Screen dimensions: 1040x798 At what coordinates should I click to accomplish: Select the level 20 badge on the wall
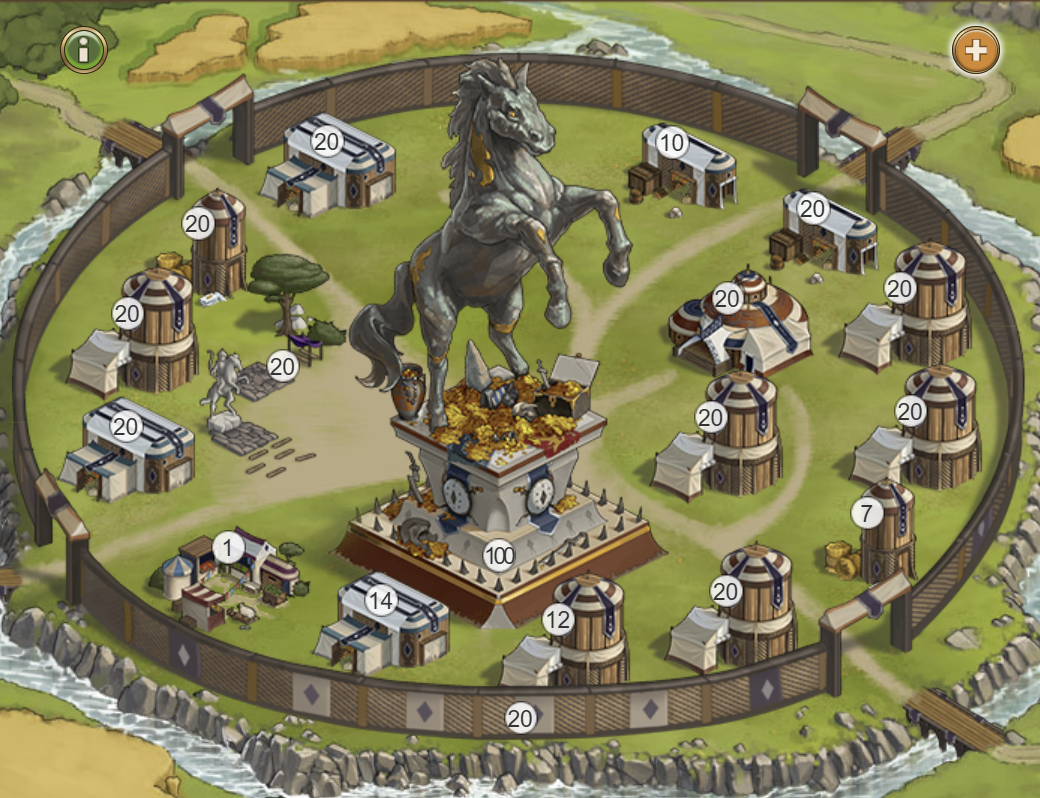[520, 717]
